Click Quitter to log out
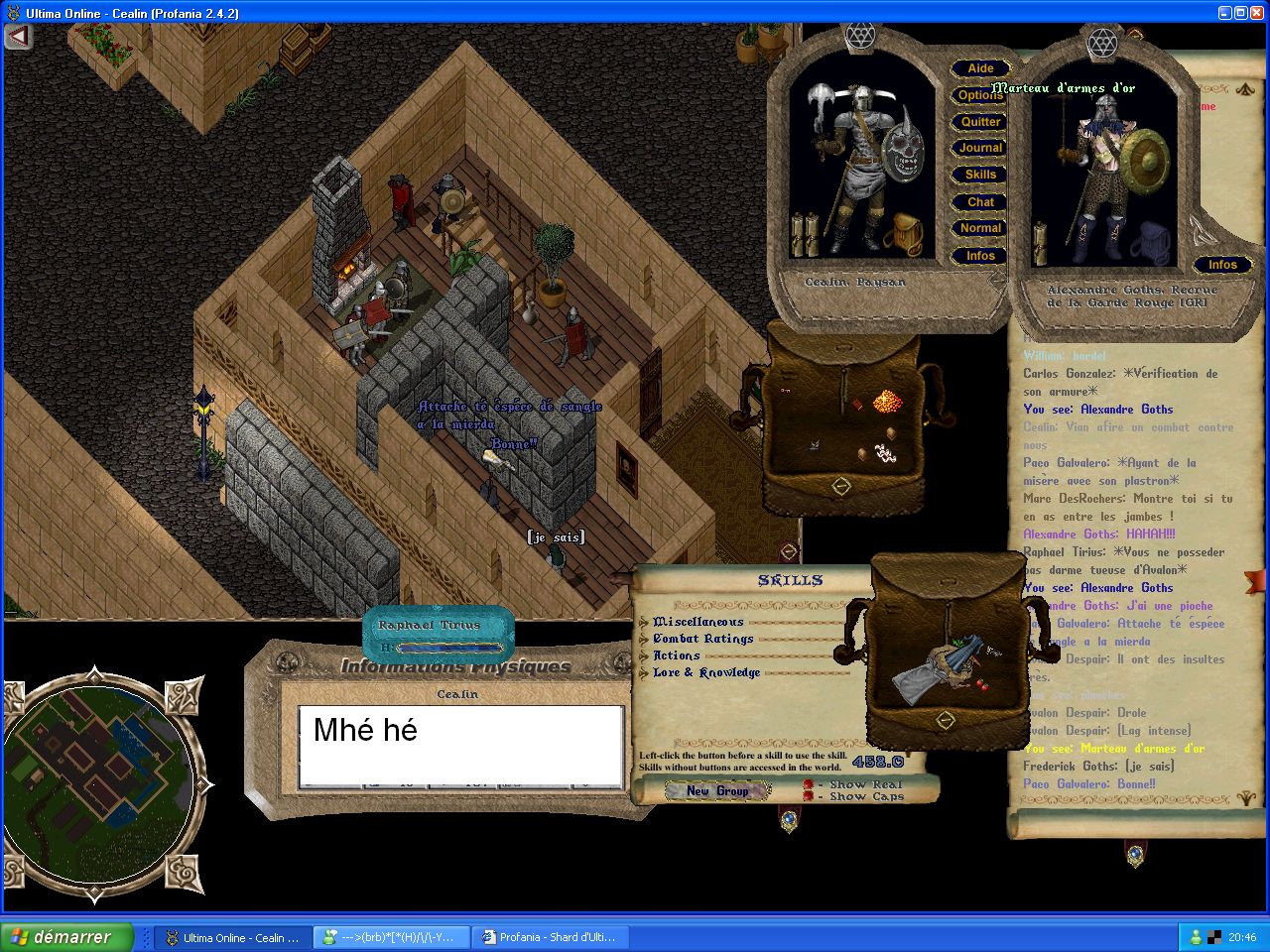 tap(980, 122)
